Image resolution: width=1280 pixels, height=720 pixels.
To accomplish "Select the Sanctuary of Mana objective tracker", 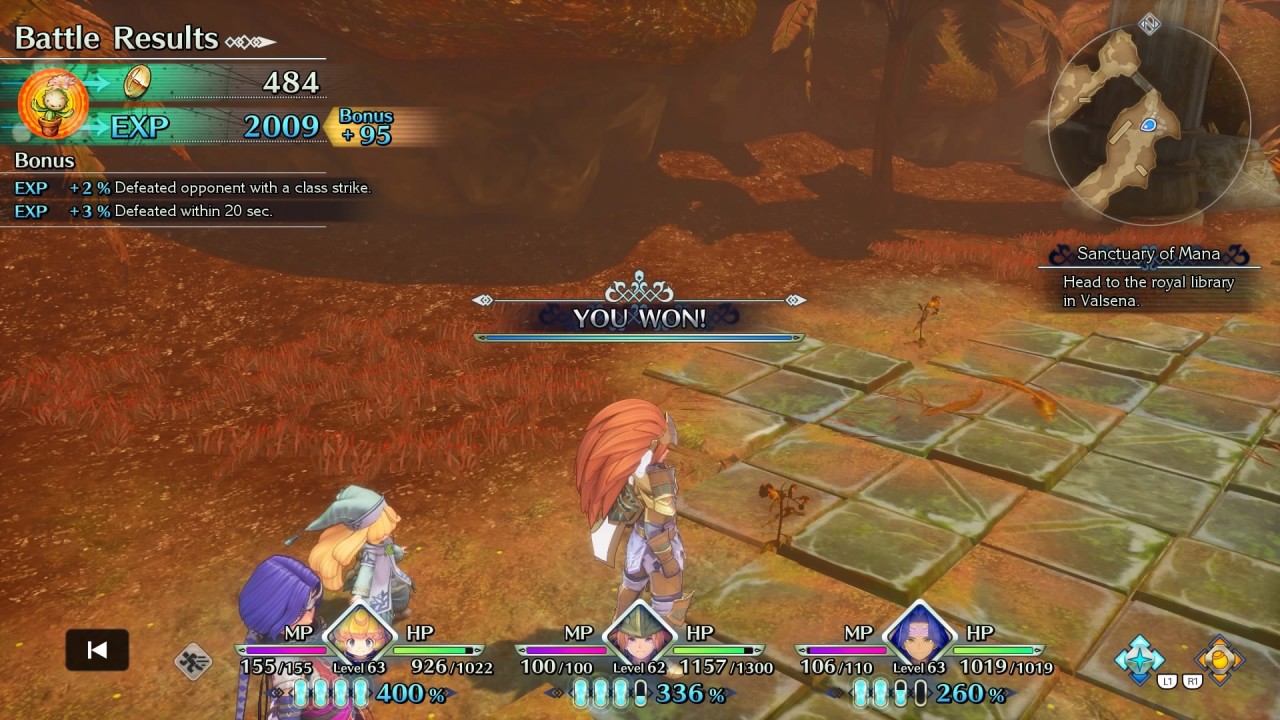I will tap(1148, 277).
